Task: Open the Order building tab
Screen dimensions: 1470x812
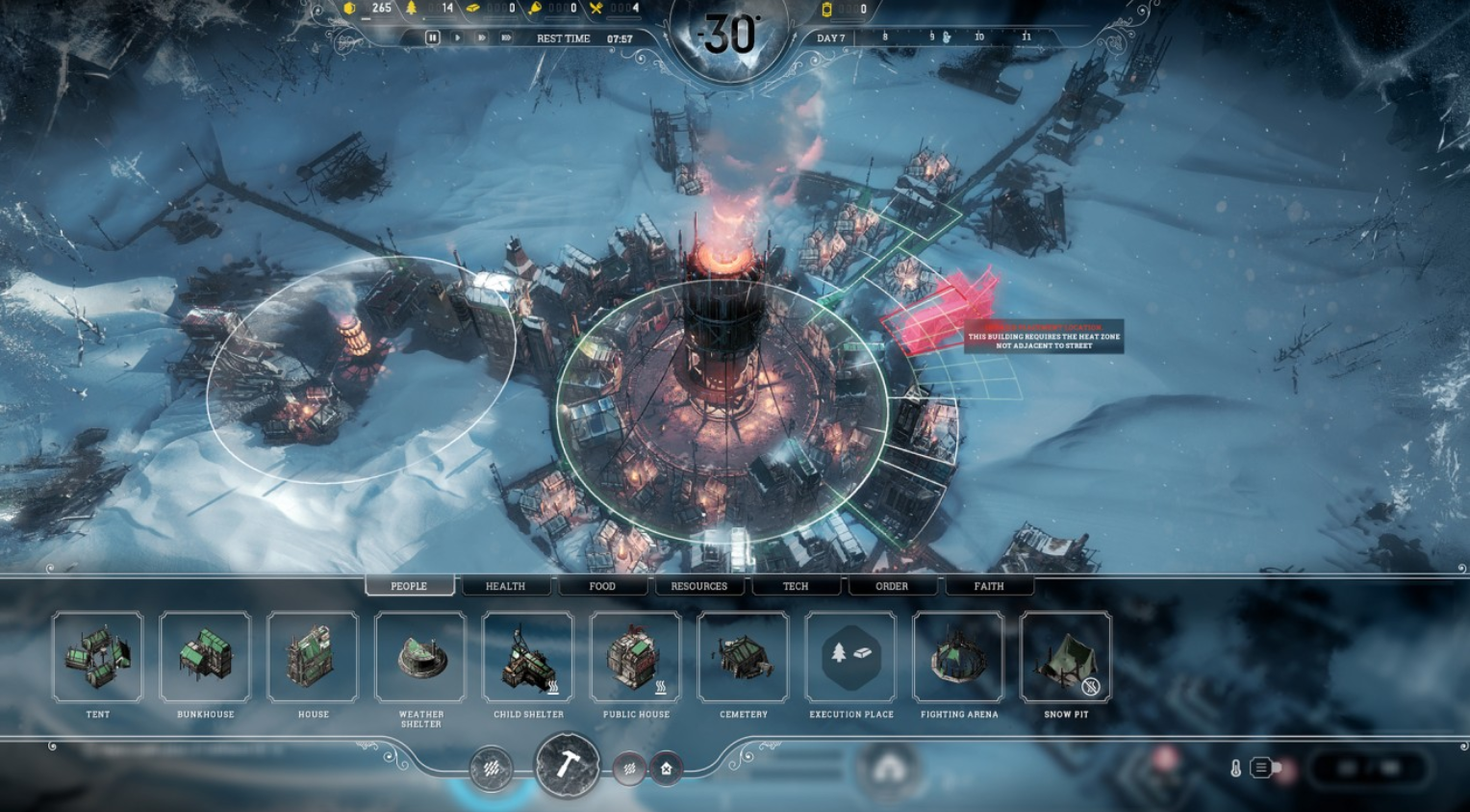Action: [x=892, y=586]
